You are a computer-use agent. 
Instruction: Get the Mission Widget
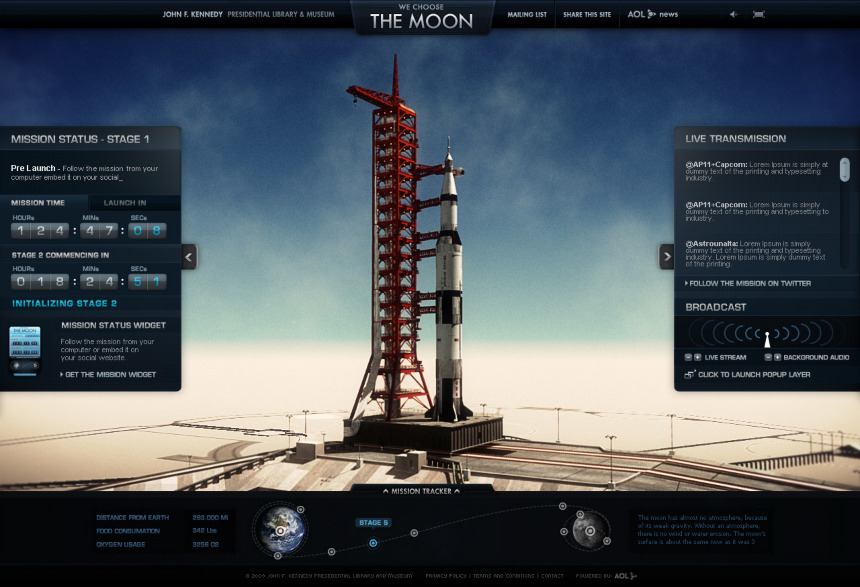click(110, 375)
